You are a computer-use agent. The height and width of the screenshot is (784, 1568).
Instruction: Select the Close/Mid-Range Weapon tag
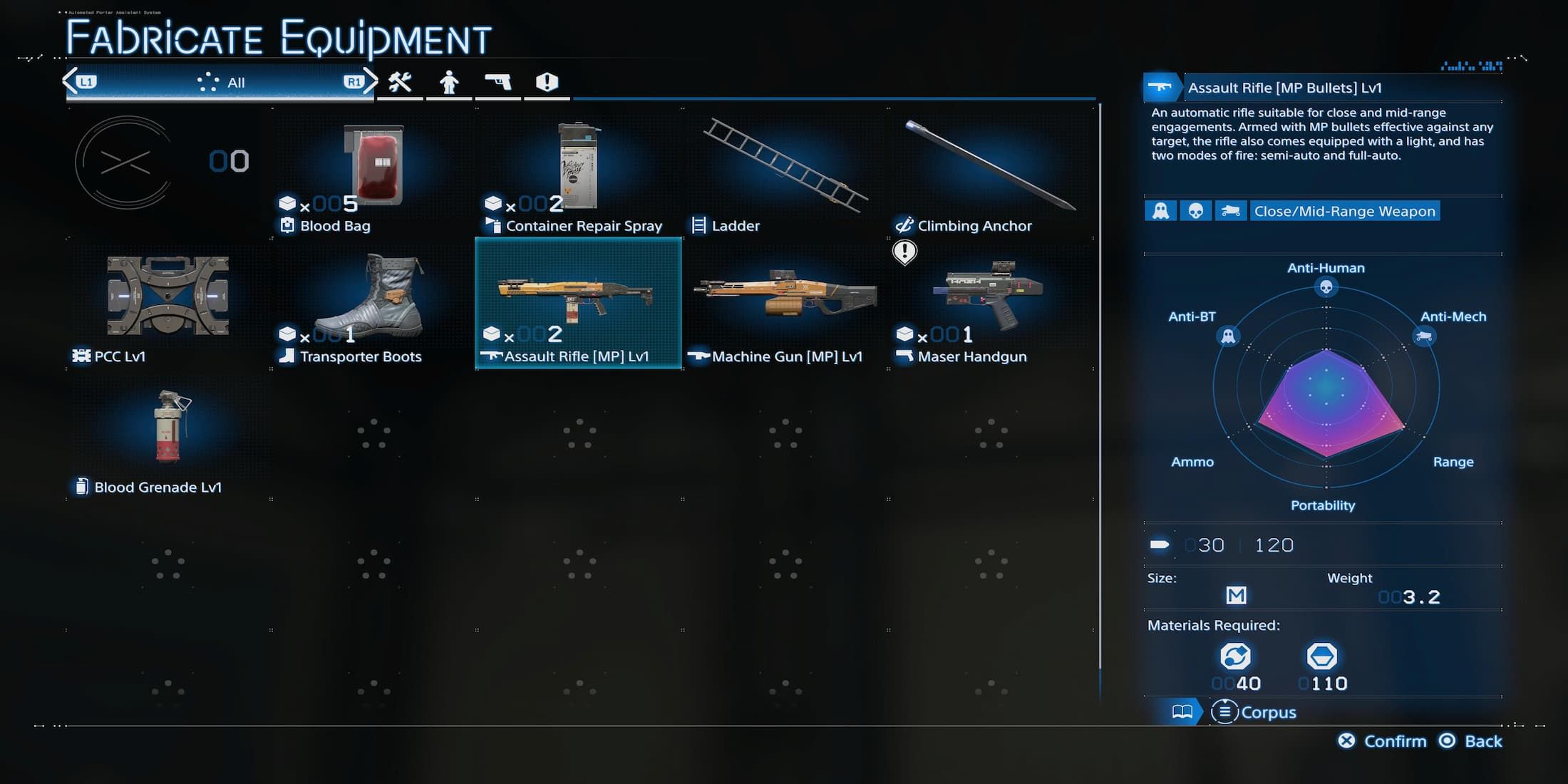click(x=1344, y=211)
